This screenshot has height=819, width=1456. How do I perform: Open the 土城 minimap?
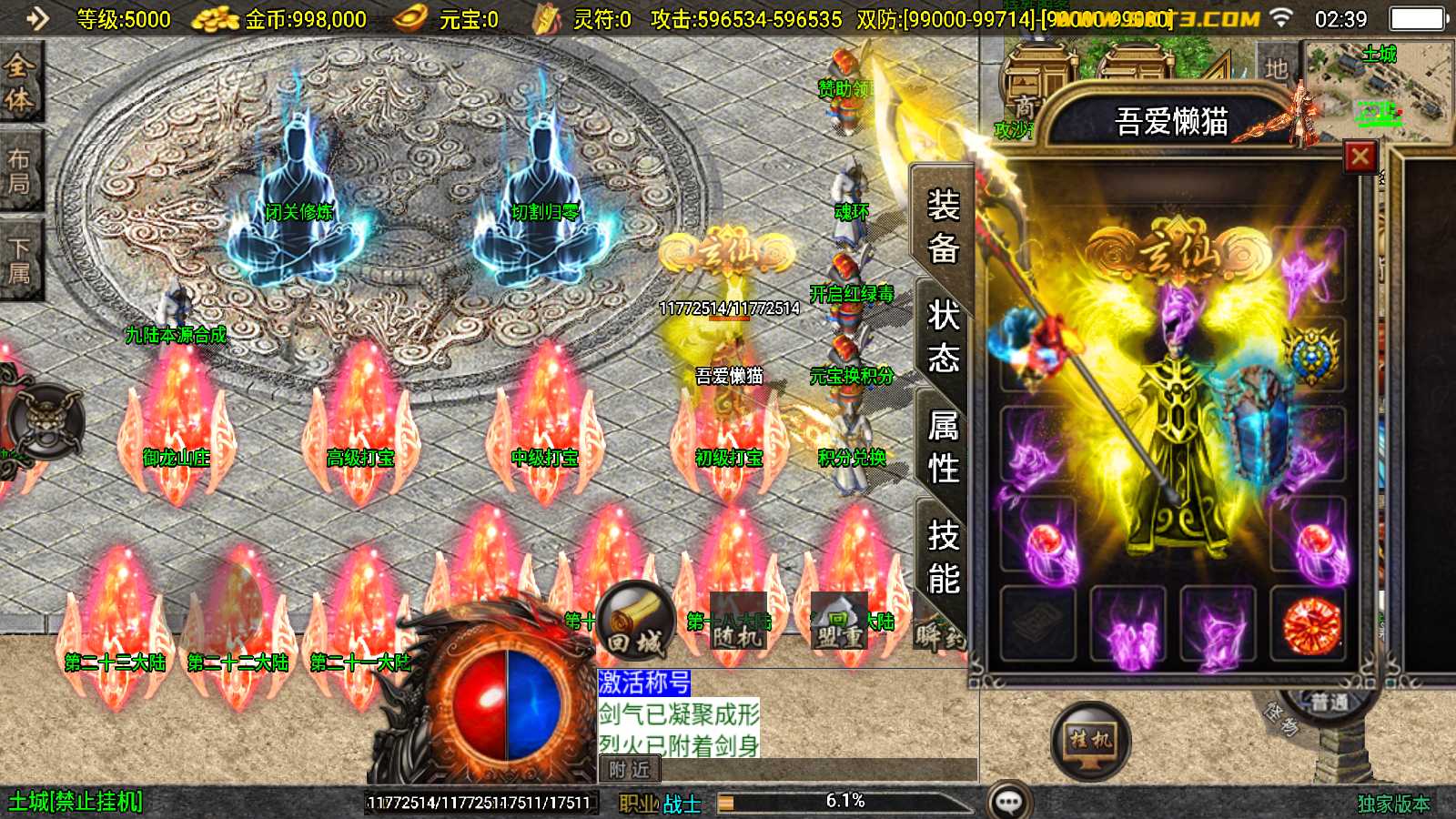click(x=1378, y=91)
